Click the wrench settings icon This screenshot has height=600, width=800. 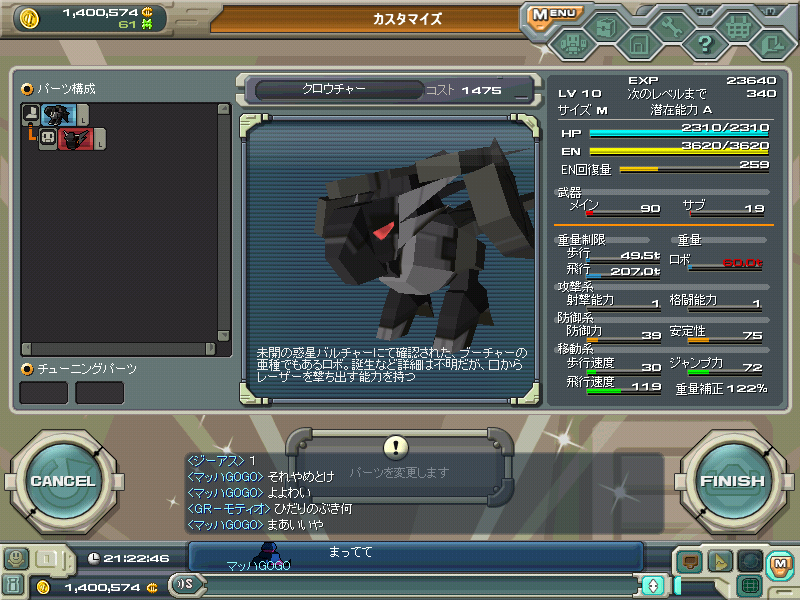[671, 28]
